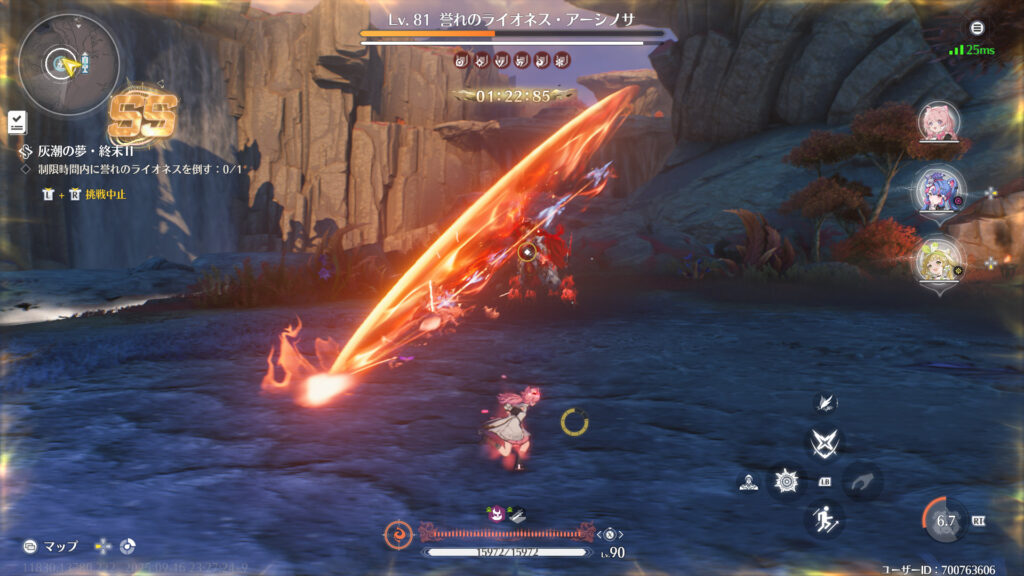Tap the hooded figure icon
This screenshot has width=1024, height=576.
(748, 482)
